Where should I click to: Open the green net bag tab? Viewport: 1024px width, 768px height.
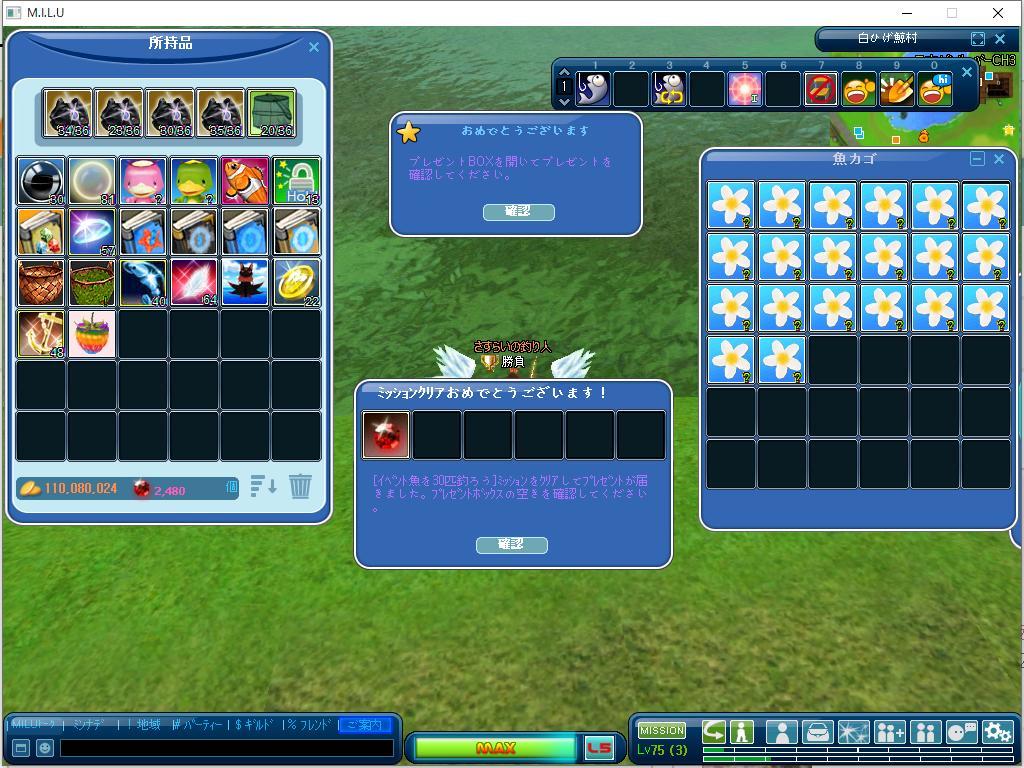click(271, 113)
